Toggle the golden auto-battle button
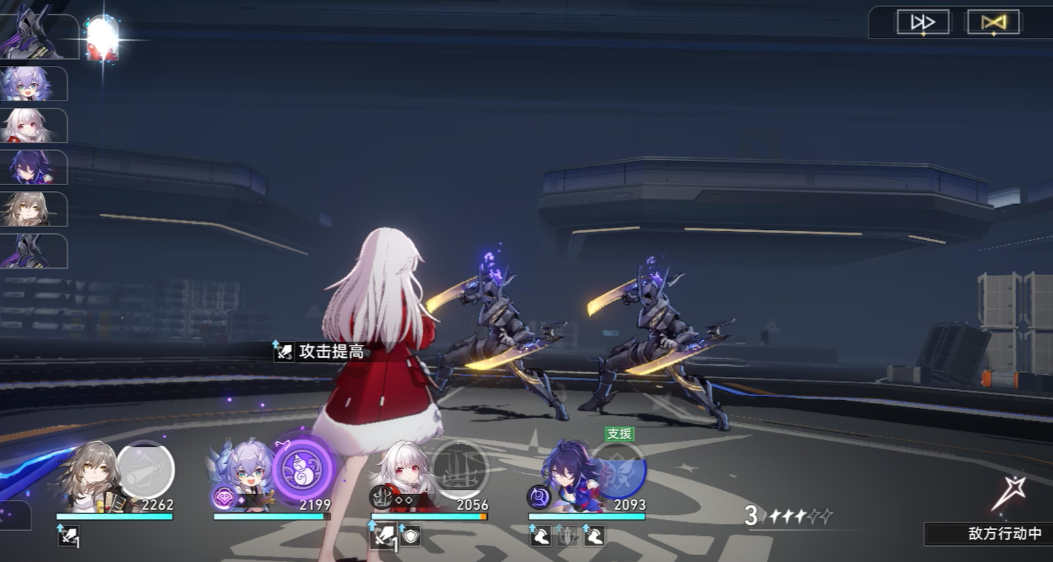Viewport: 1053px width, 562px height. pos(993,22)
